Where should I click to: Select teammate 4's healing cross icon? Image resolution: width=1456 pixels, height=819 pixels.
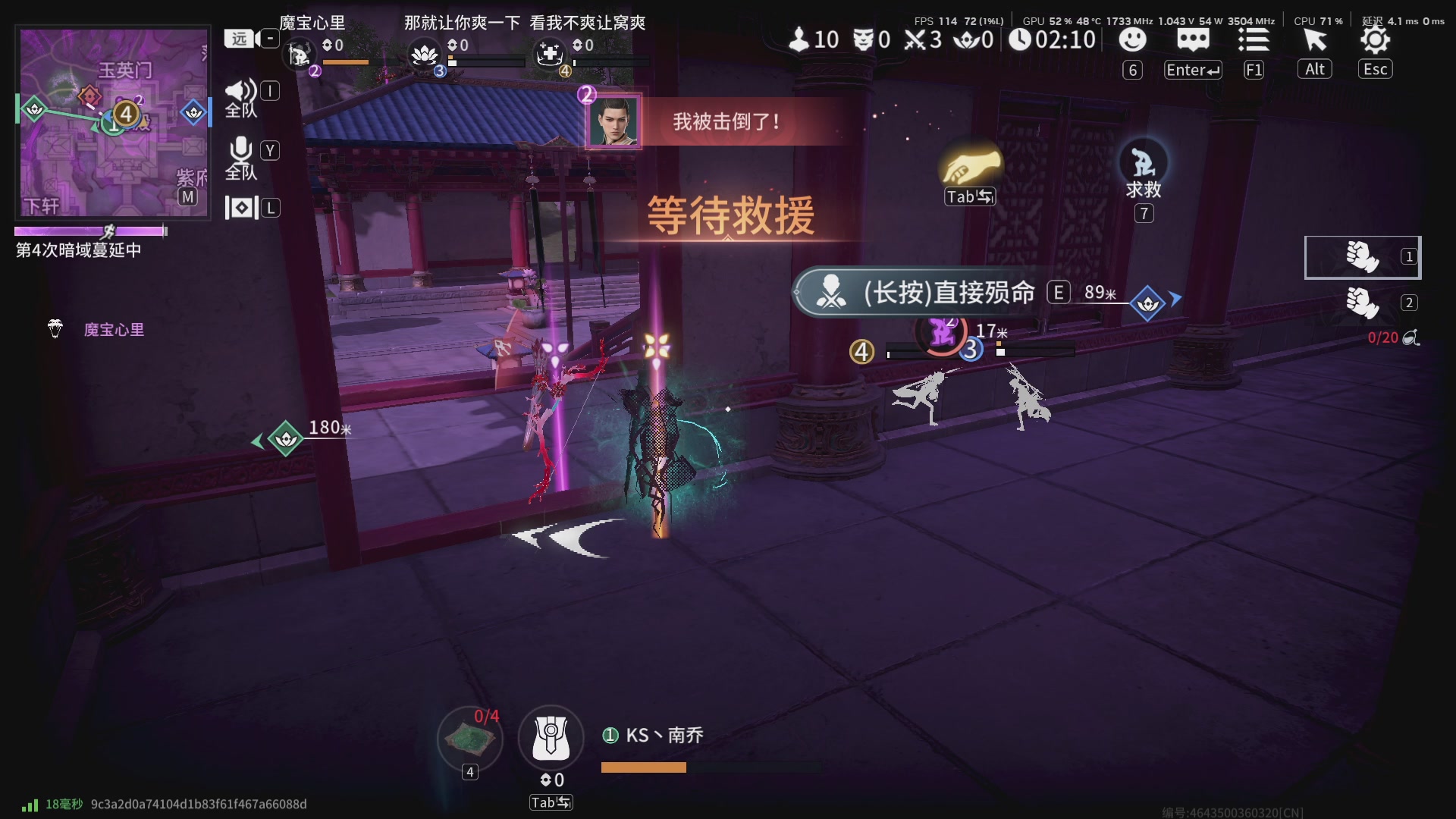(x=550, y=53)
